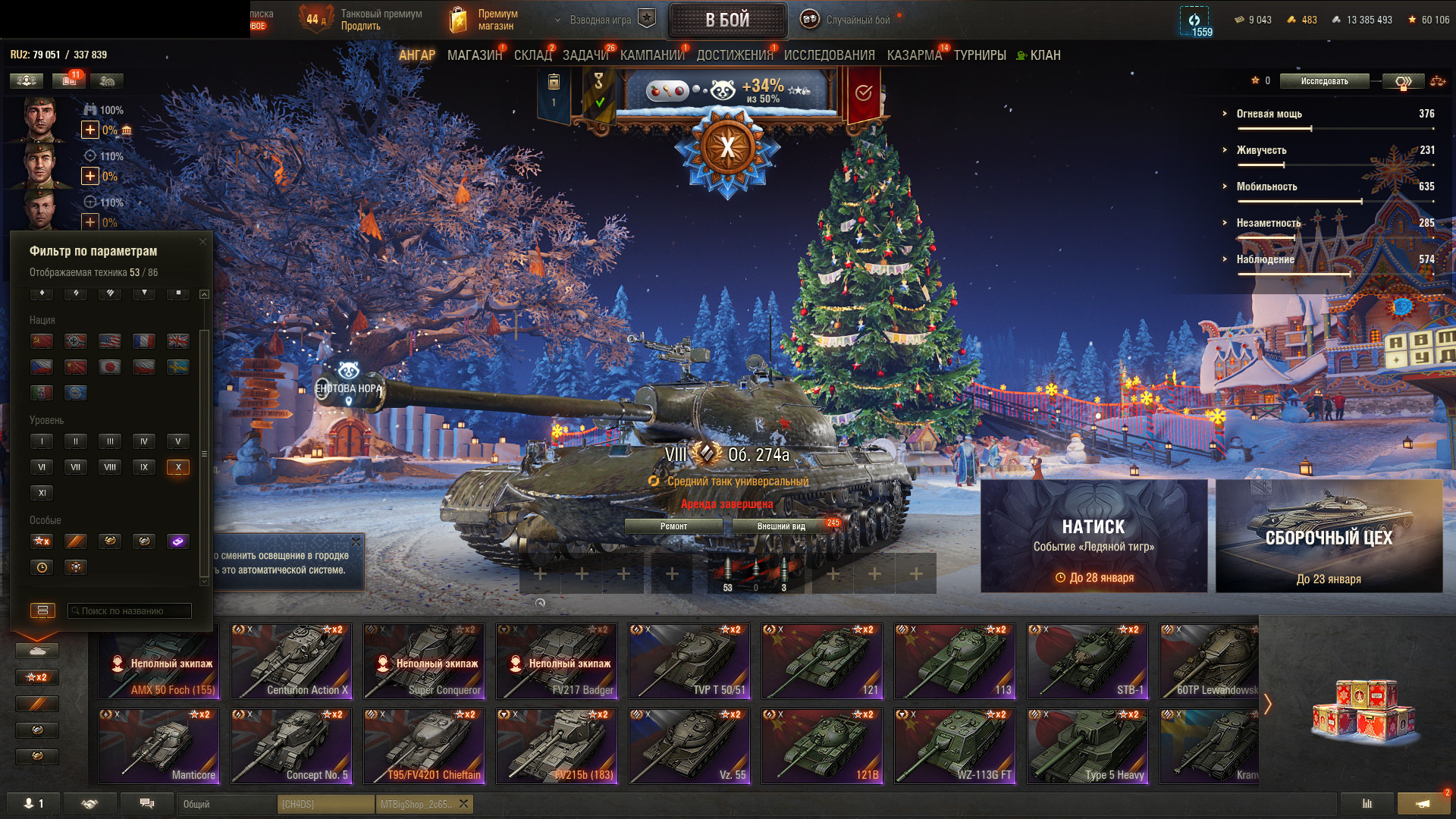
Task: Open Внешний вид customization
Action: [x=781, y=526]
